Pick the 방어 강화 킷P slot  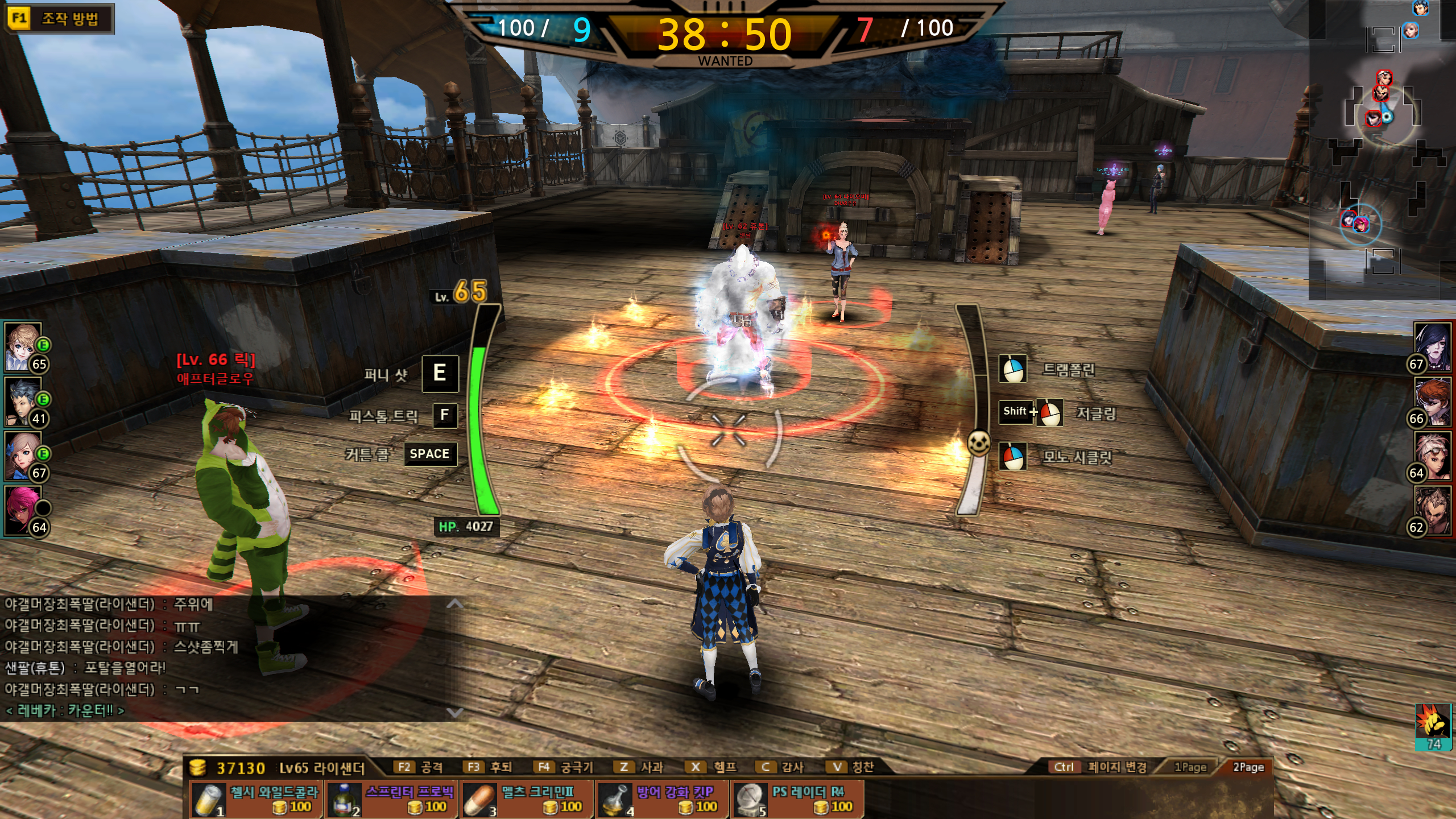tap(663, 799)
